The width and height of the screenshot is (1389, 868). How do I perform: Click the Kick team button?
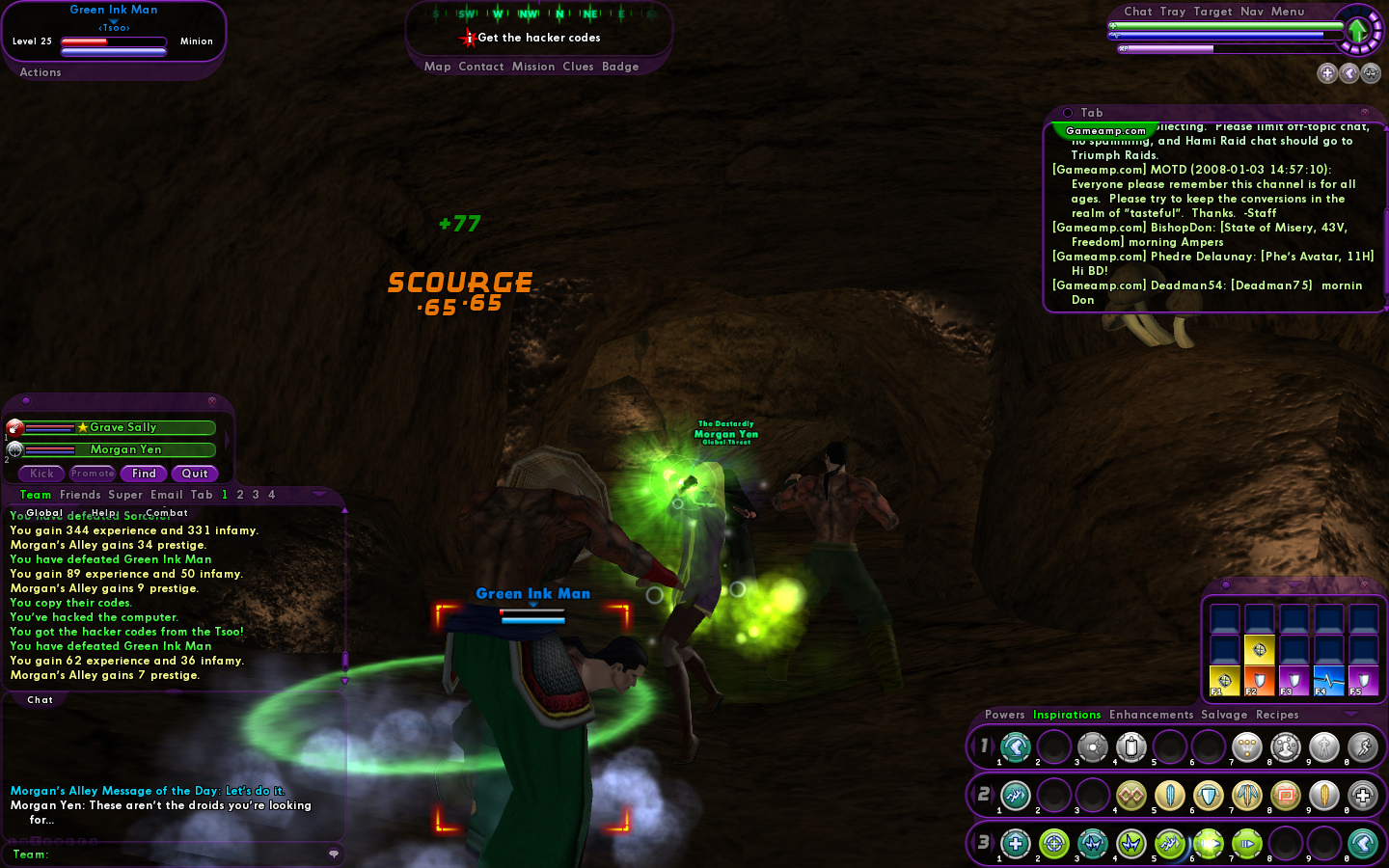click(x=41, y=474)
